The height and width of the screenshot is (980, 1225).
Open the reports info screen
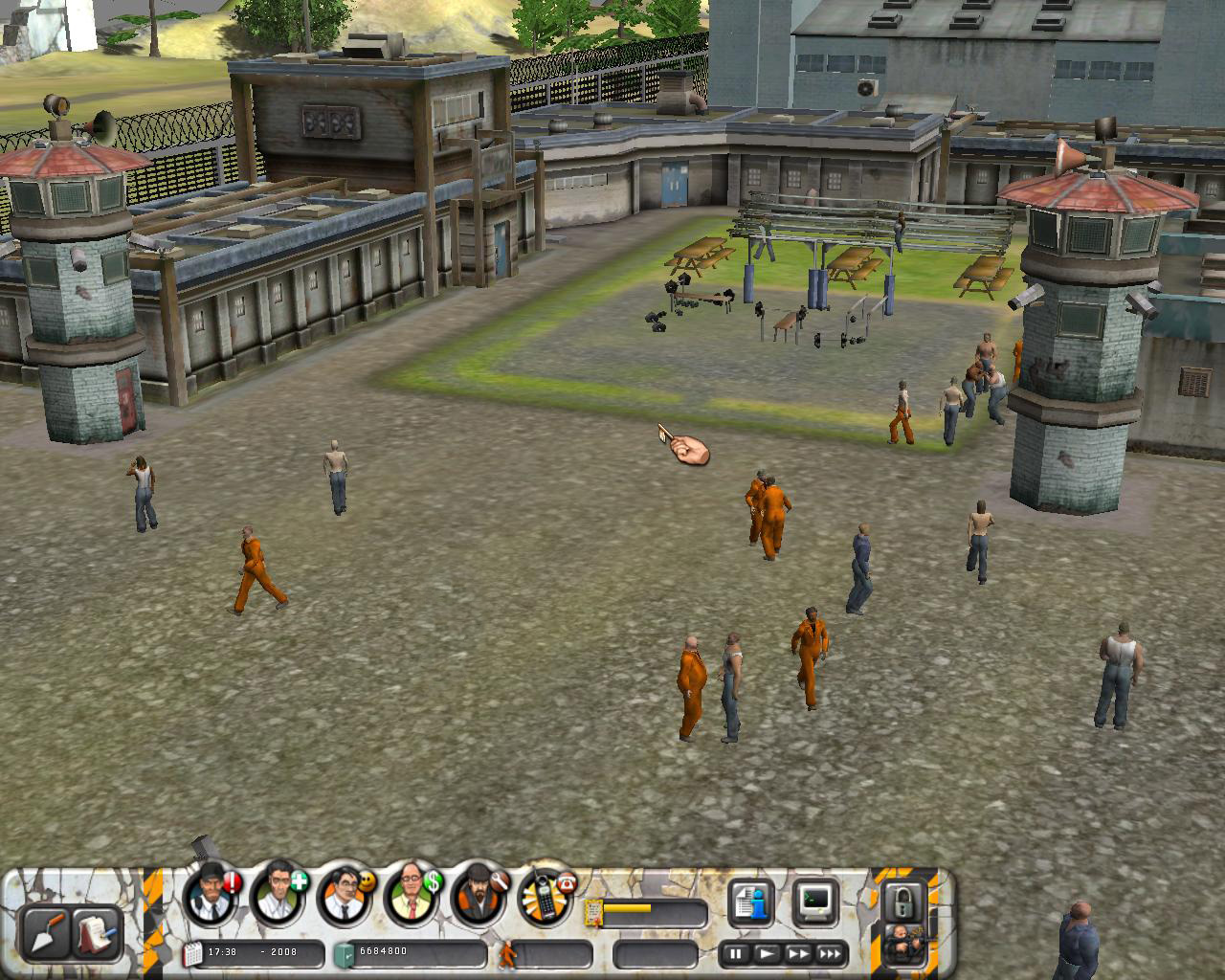click(x=750, y=903)
